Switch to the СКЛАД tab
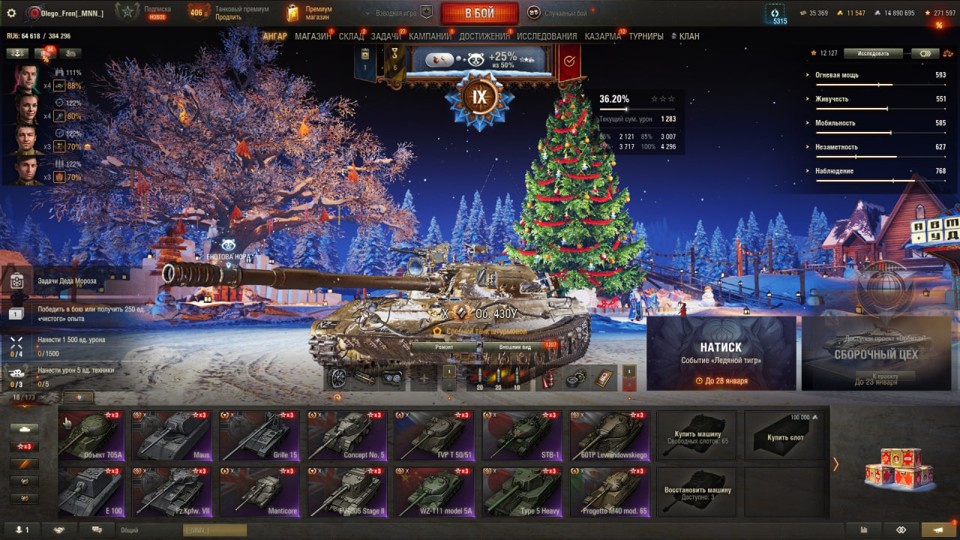 point(351,36)
